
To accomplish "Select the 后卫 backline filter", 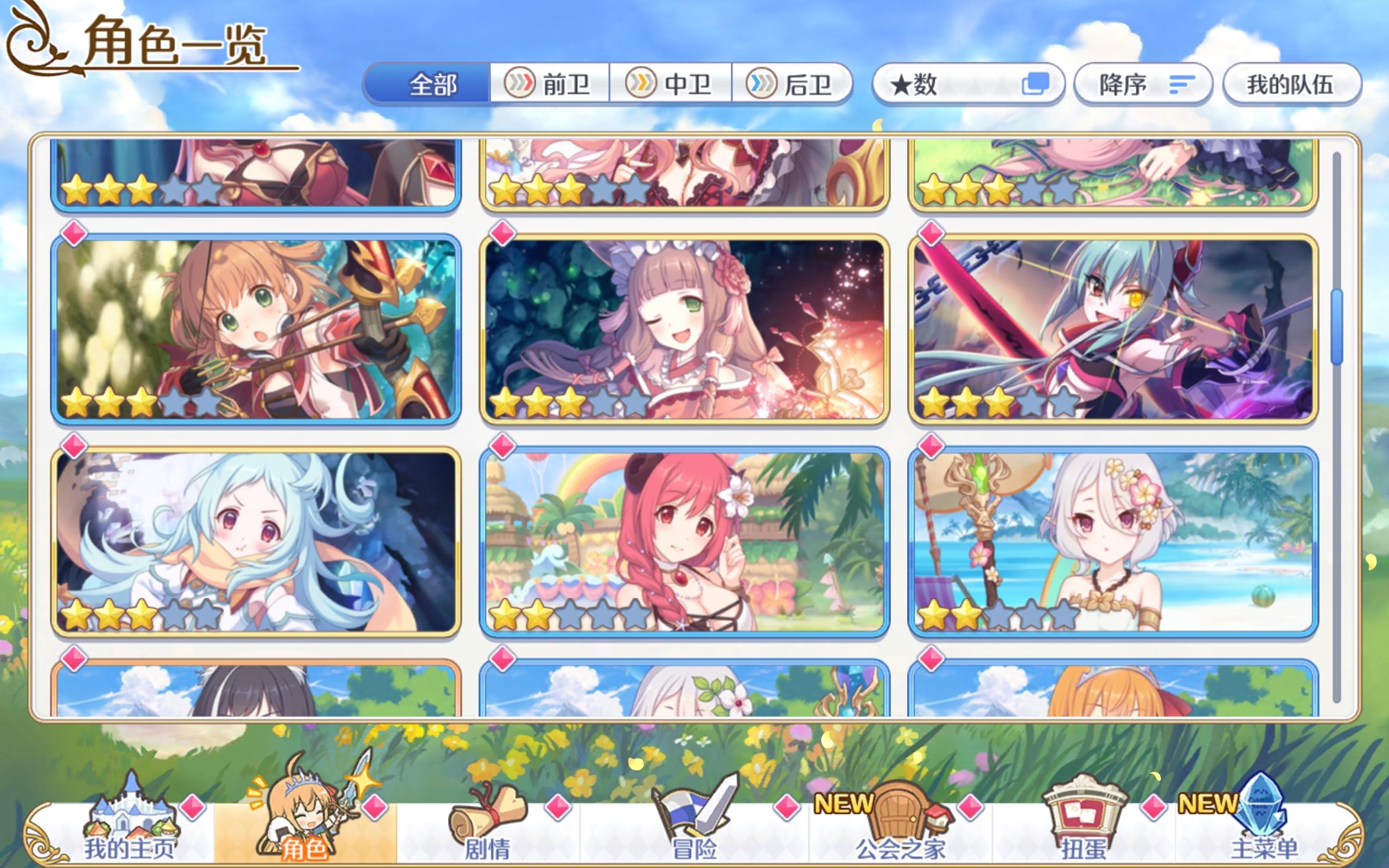I will (795, 85).
